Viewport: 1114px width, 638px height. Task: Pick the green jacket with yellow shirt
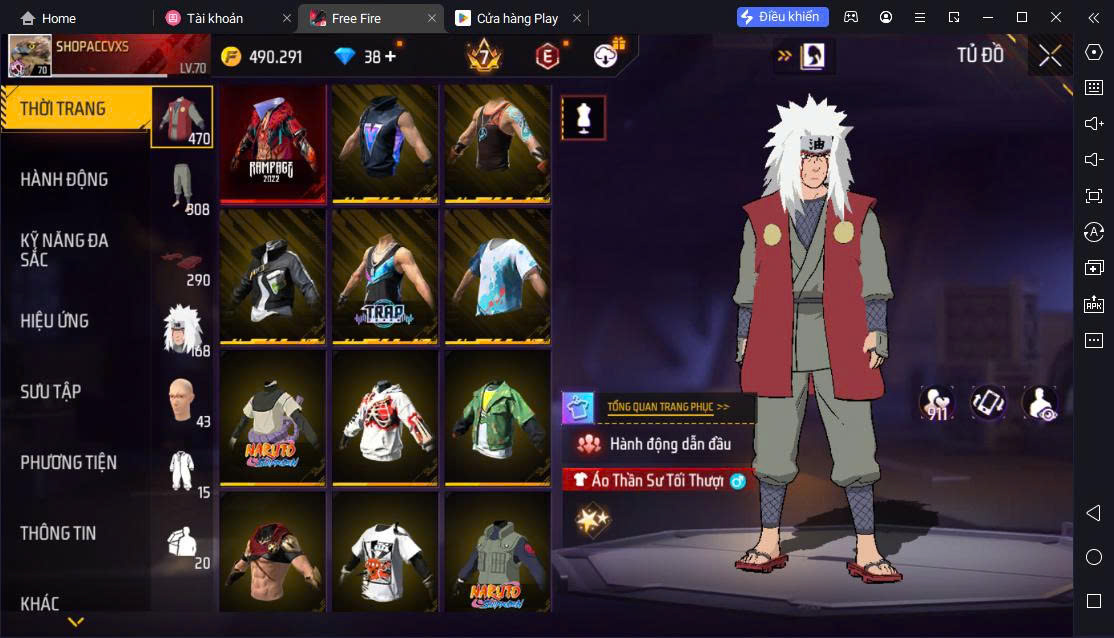coord(497,416)
